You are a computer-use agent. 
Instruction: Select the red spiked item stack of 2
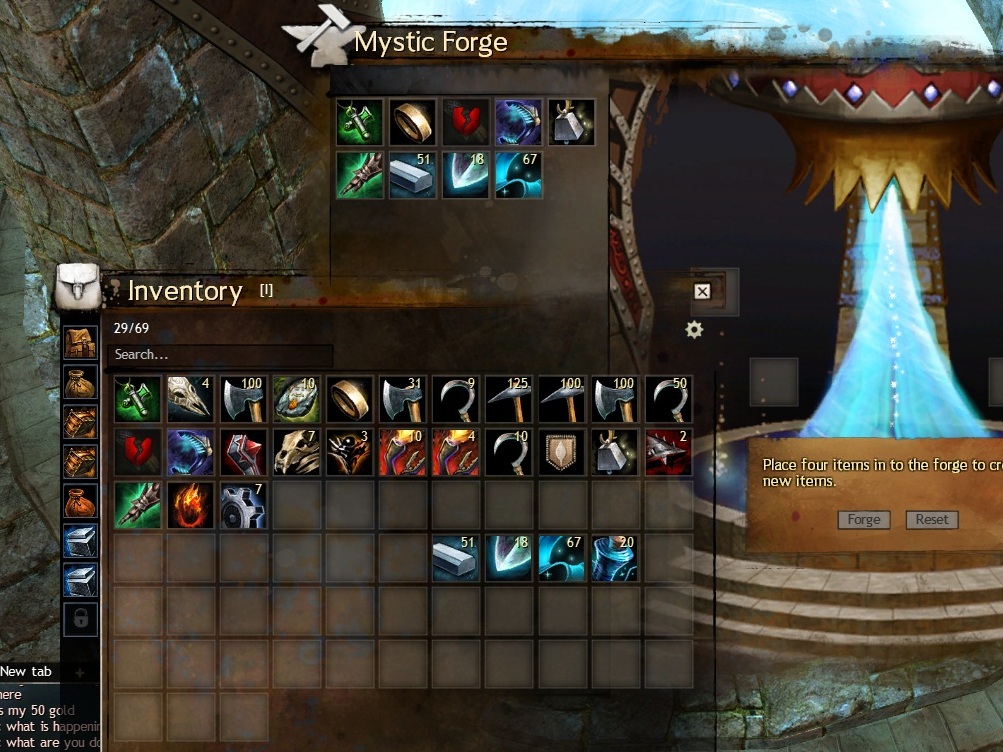pyautogui.click(x=668, y=452)
